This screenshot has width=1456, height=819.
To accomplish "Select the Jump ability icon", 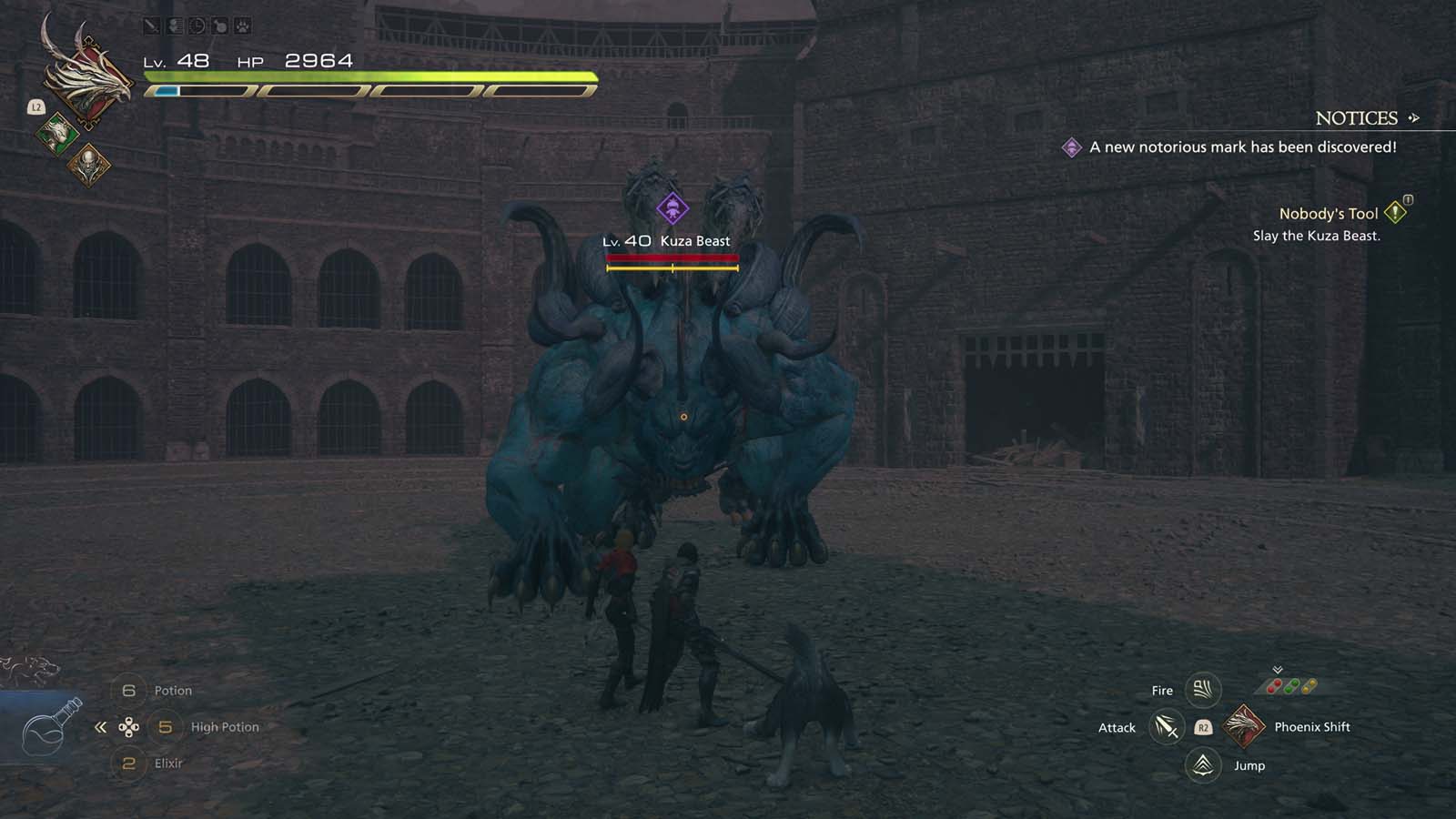I will [1201, 765].
